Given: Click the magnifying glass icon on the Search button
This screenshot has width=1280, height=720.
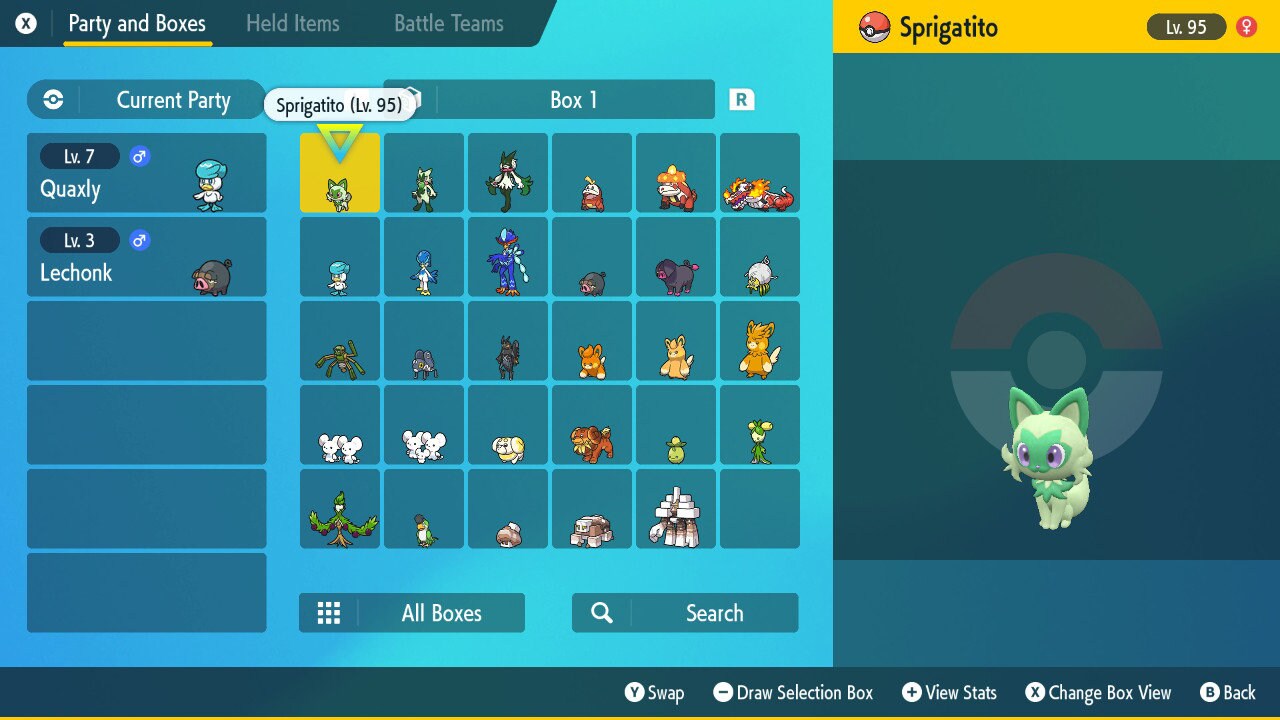Looking at the screenshot, I should pyautogui.click(x=600, y=612).
